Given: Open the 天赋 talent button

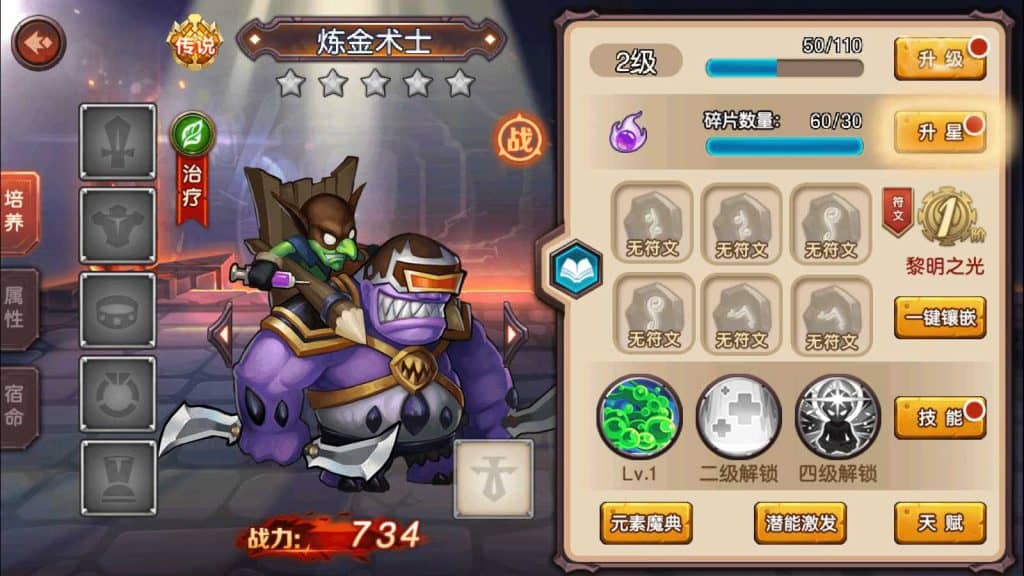Looking at the screenshot, I should coord(940,523).
